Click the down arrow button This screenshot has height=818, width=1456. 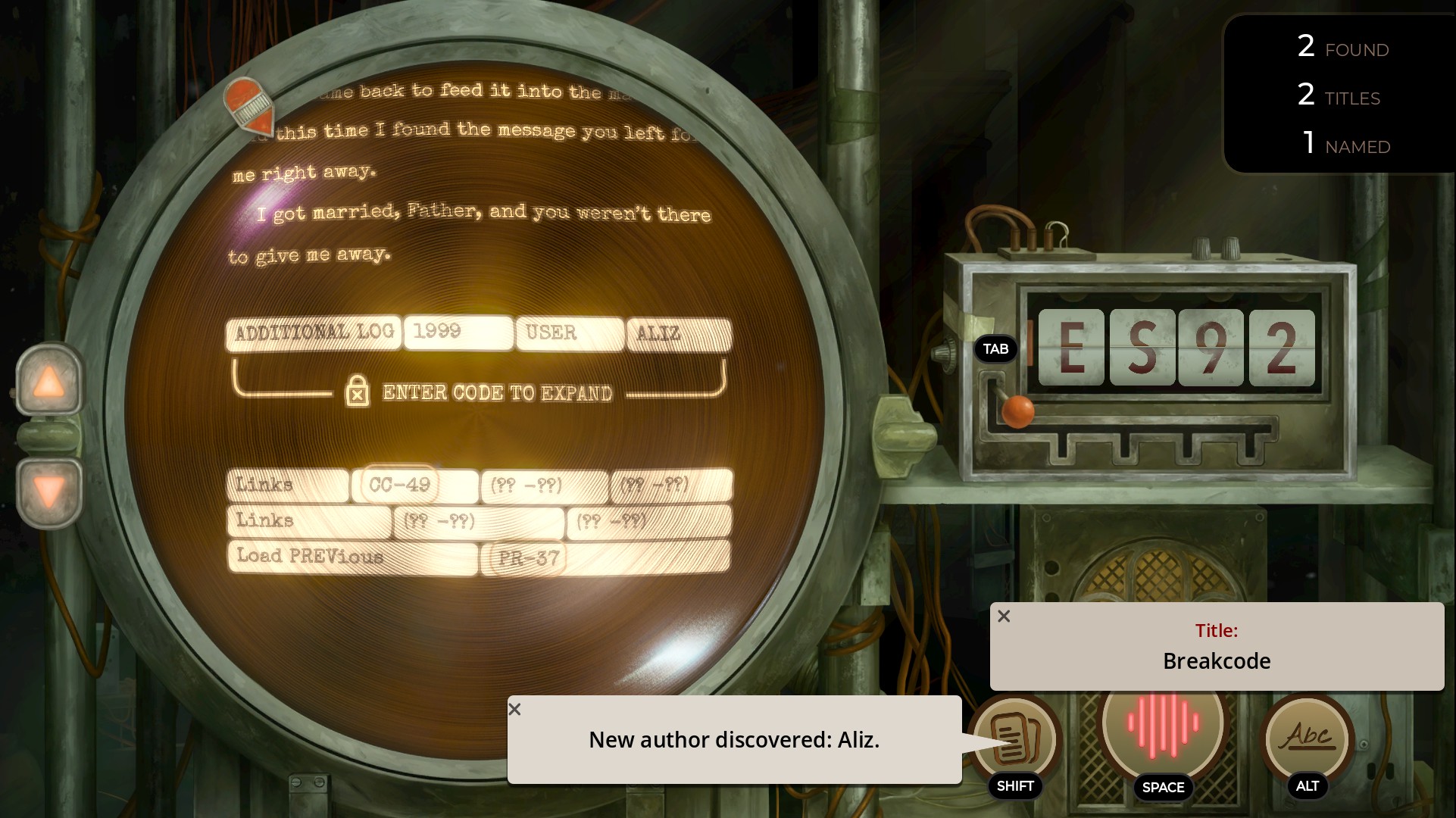point(49,493)
